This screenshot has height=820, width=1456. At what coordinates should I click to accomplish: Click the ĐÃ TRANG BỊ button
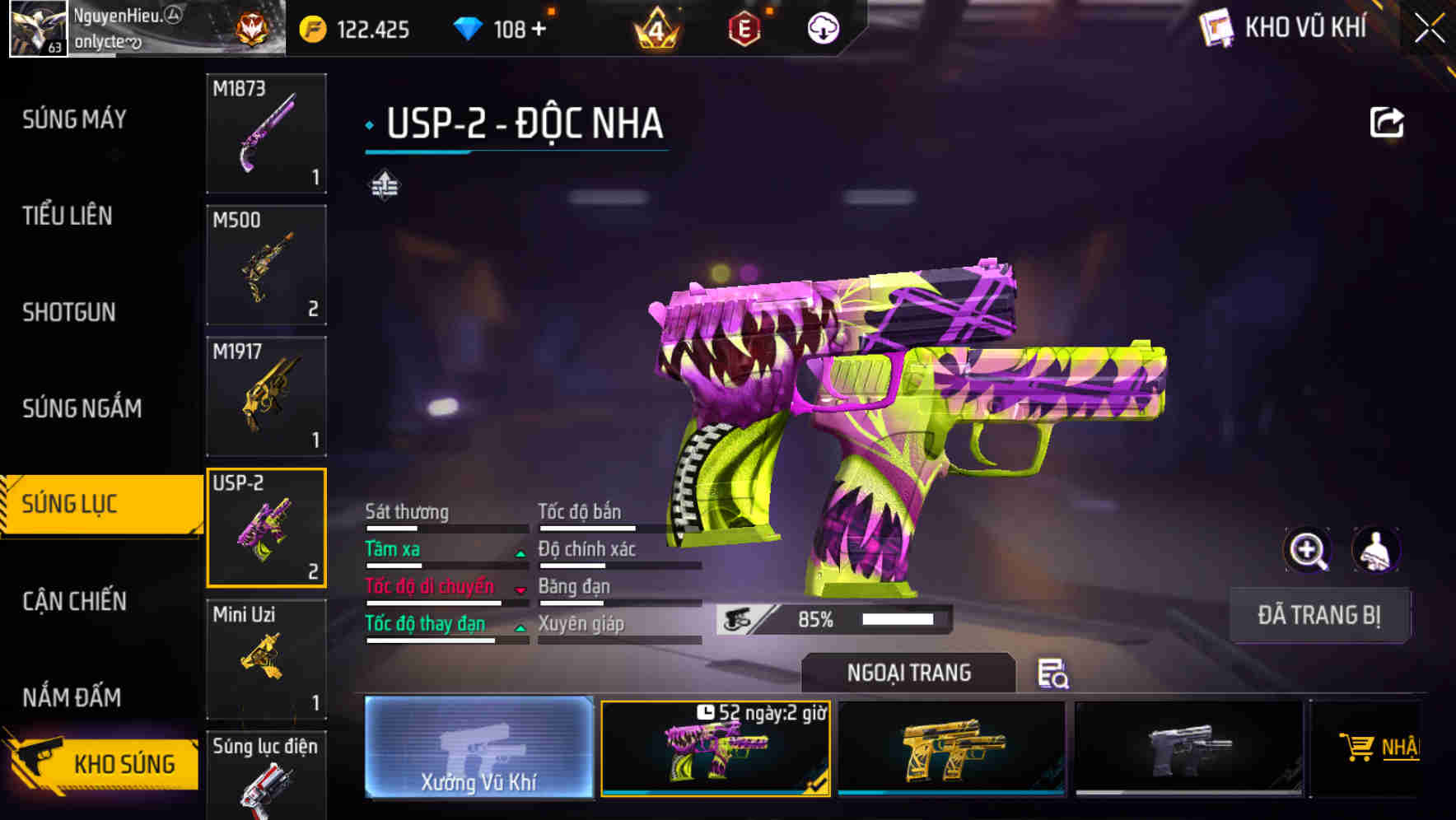pos(1318,615)
